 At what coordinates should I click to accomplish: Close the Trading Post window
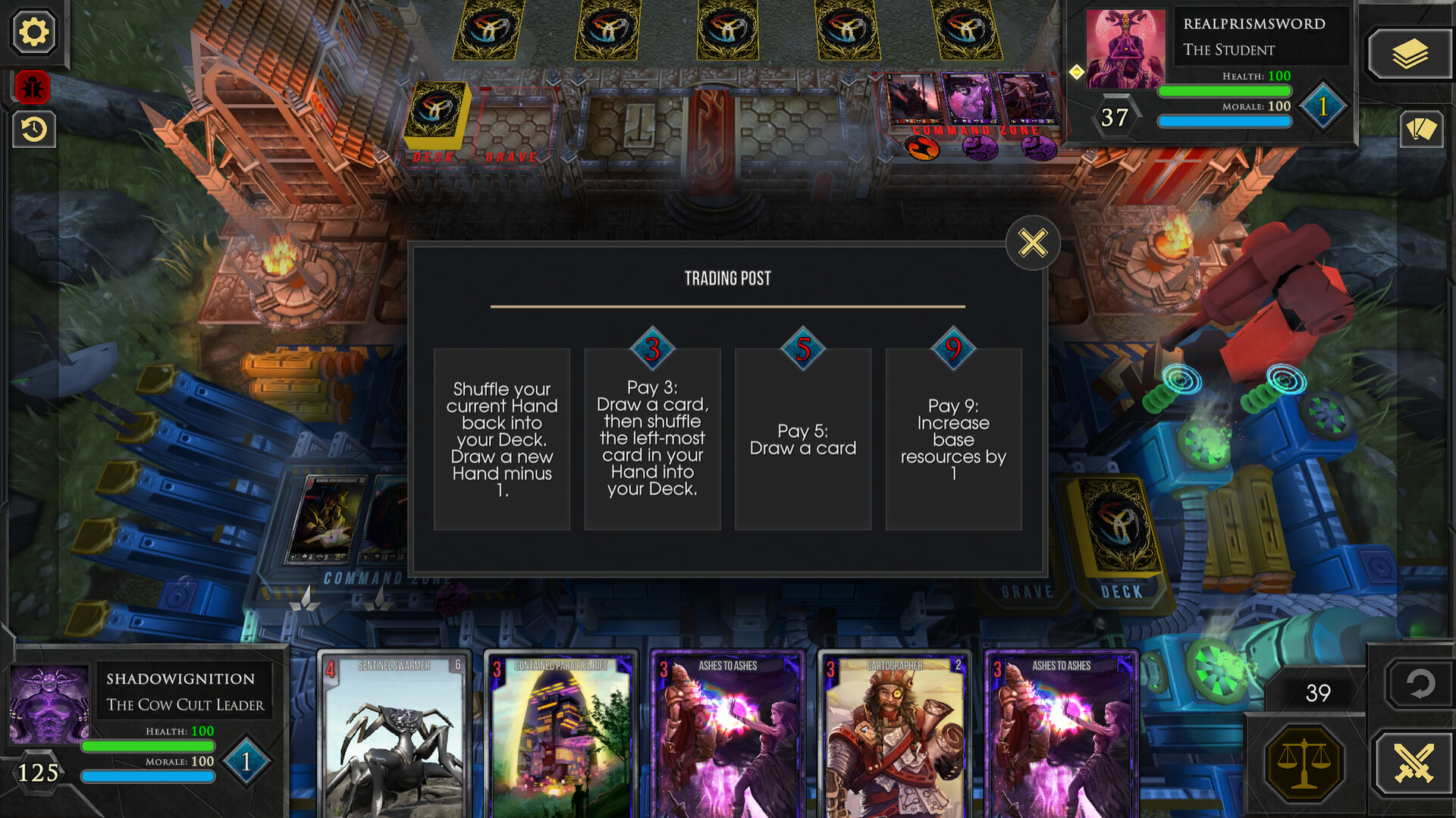[1032, 243]
